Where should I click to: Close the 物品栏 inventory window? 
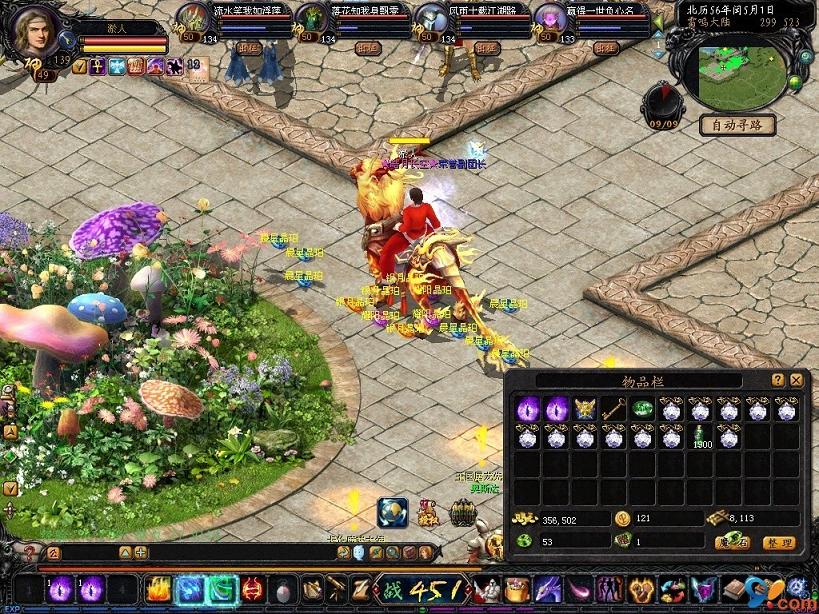pos(796,380)
